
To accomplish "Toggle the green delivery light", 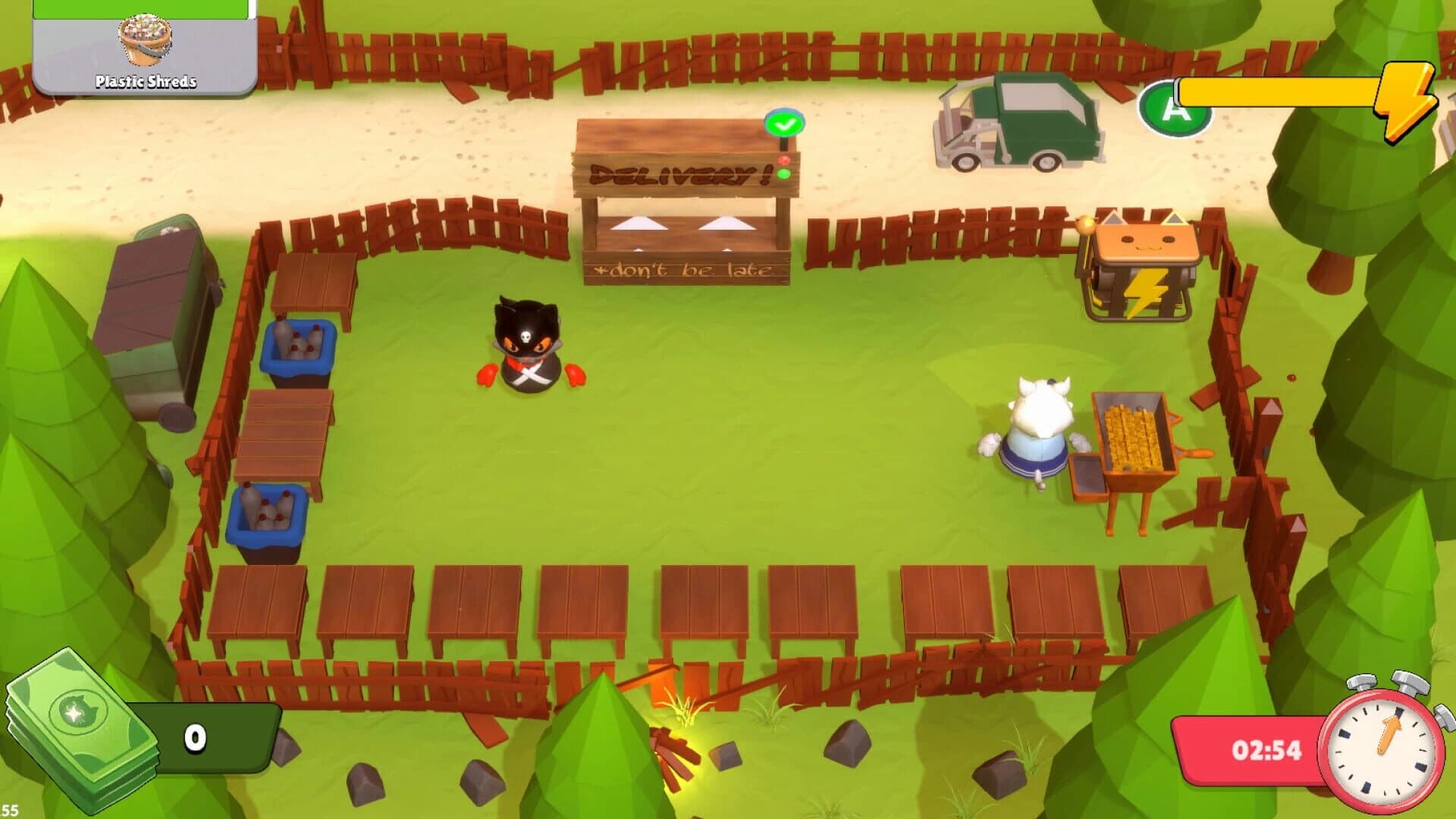I will pyautogui.click(x=783, y=173).
